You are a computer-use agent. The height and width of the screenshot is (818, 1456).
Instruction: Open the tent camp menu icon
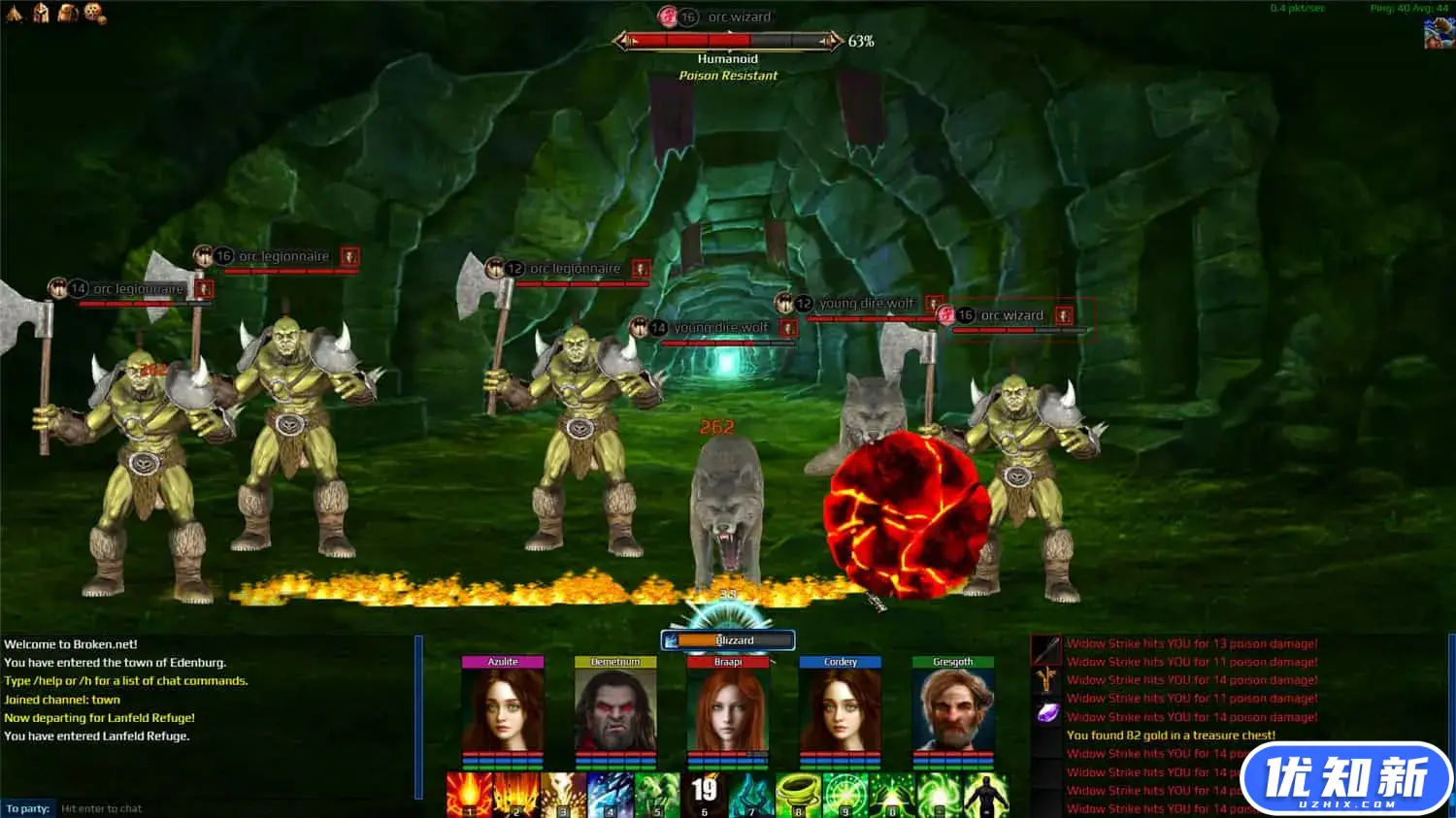click(x=14, y=13)
